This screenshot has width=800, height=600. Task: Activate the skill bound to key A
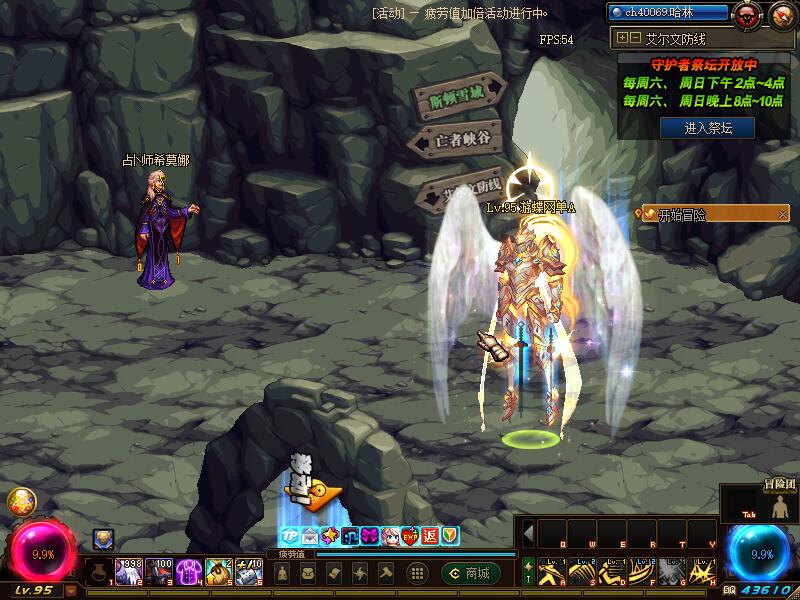pyautogui.click(x=553, y=571)
